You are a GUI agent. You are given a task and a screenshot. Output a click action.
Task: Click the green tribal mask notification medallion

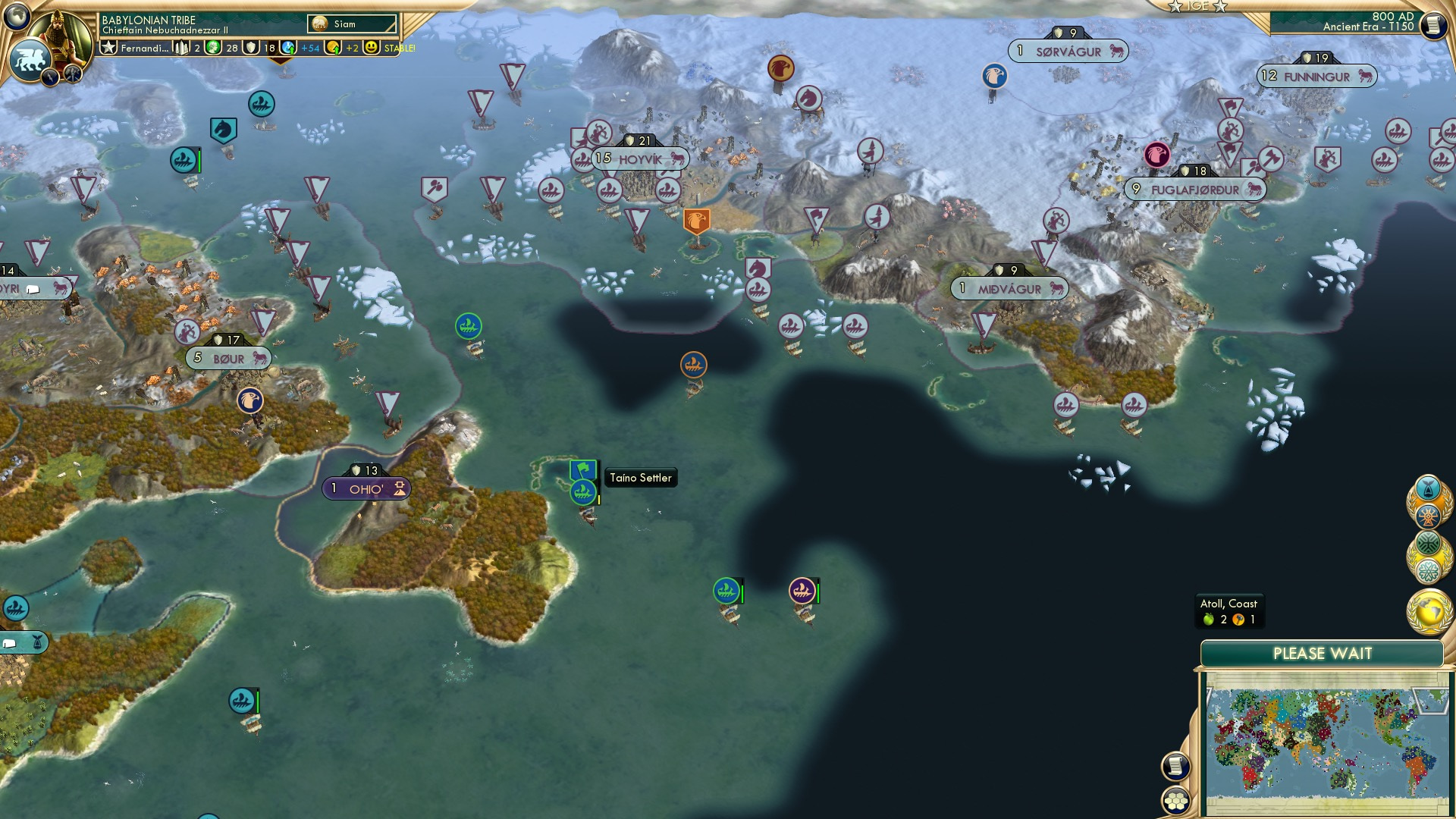pos(1429,541)
